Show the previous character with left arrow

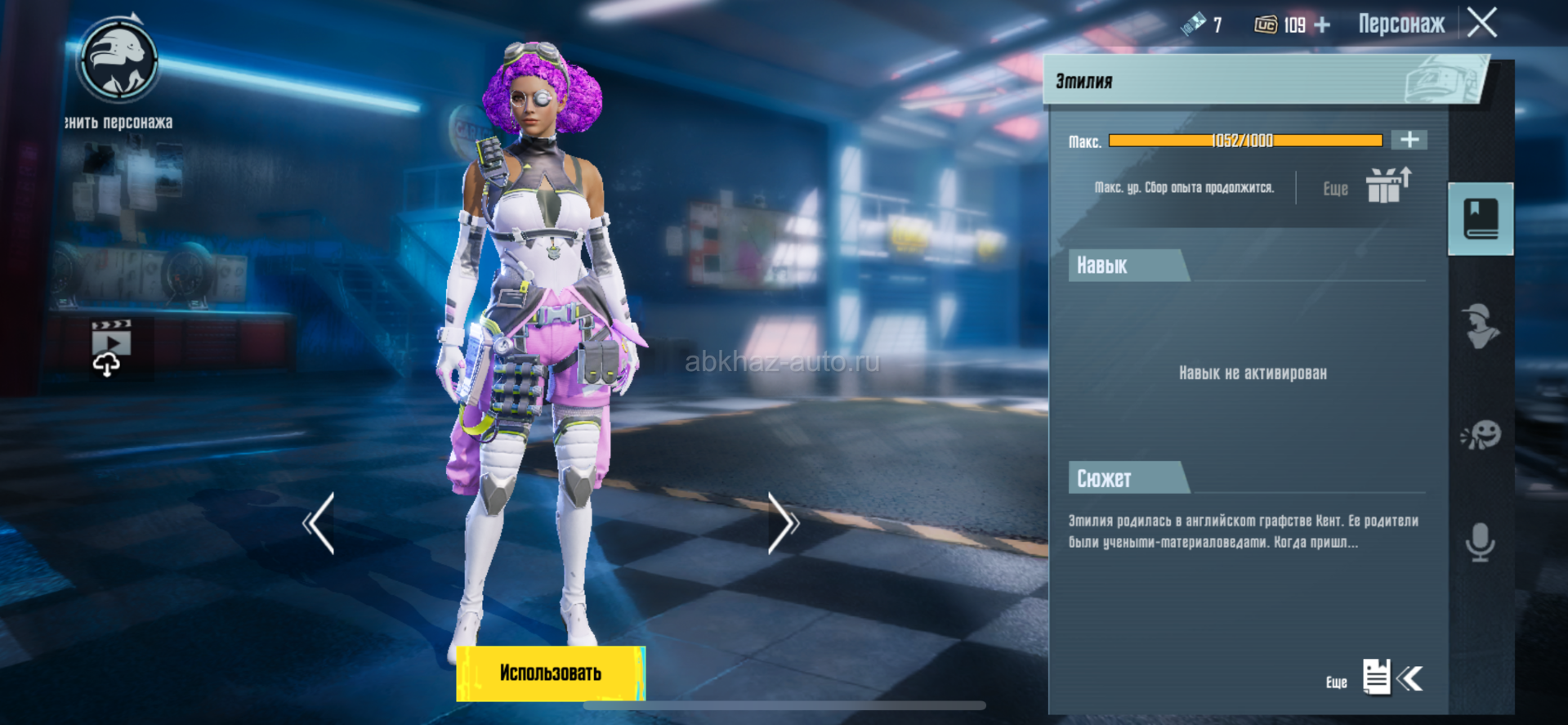pos(319,524)
